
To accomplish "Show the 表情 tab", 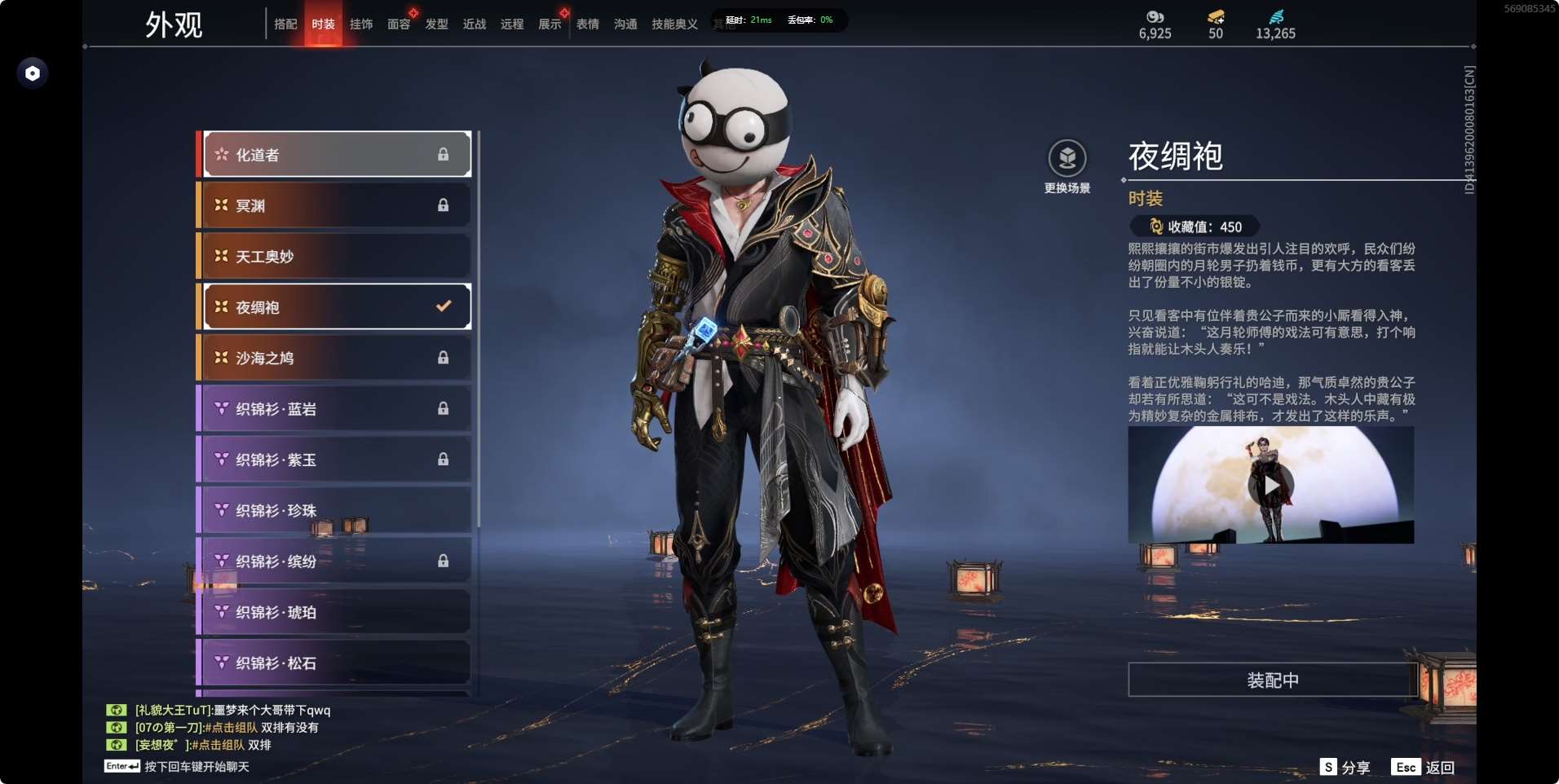I will 588,24.
